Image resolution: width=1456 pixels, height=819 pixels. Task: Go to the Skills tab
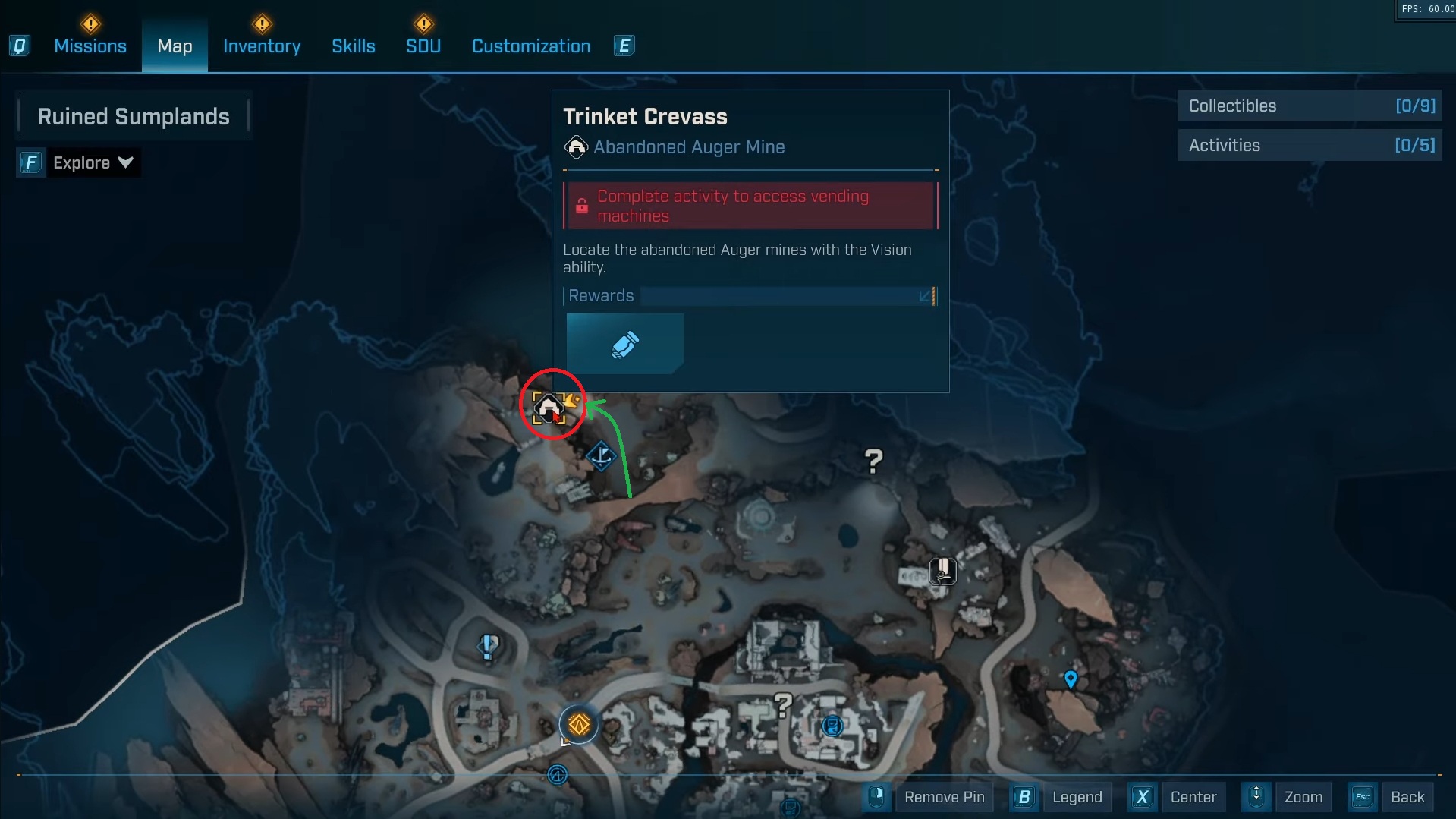pyautogui.click(x=354, y=46)
